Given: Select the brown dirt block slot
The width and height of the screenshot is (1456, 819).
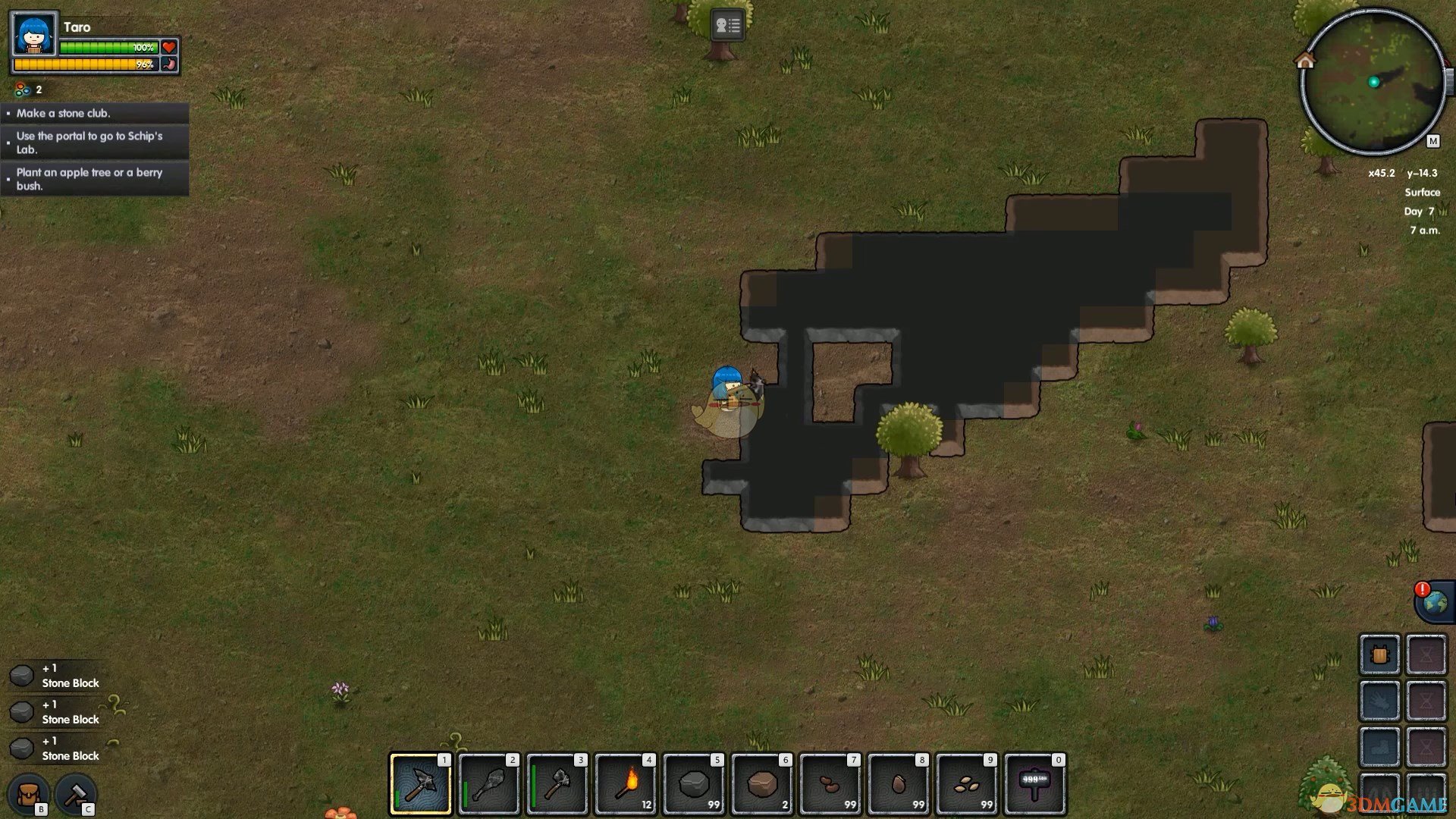Looking at the screenshot, I should tap(761, 784).
